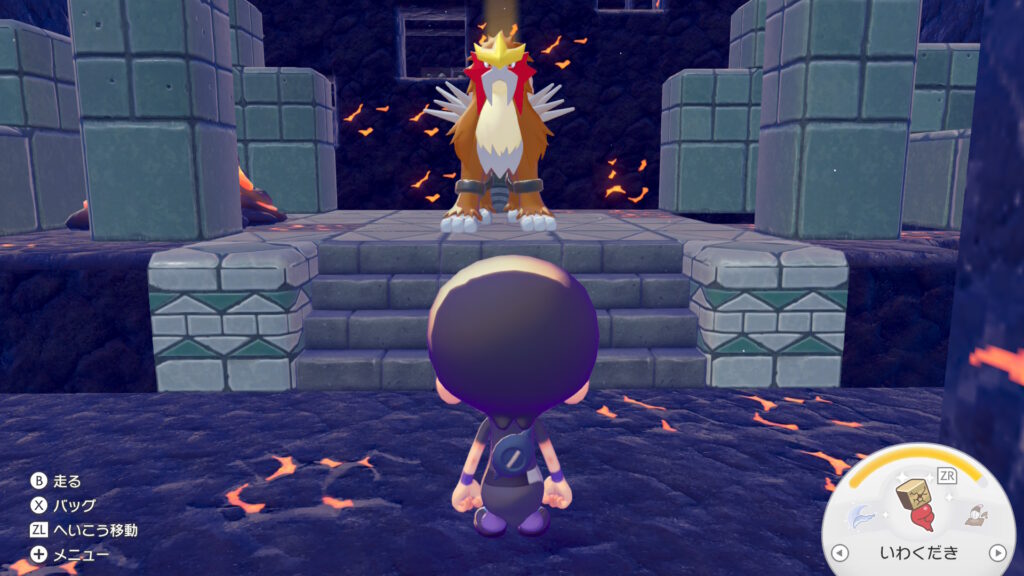The height and width of the screenshot is (576, 1024).
Task: Select the faded water move icon
Action: click(x=861, y=516)
